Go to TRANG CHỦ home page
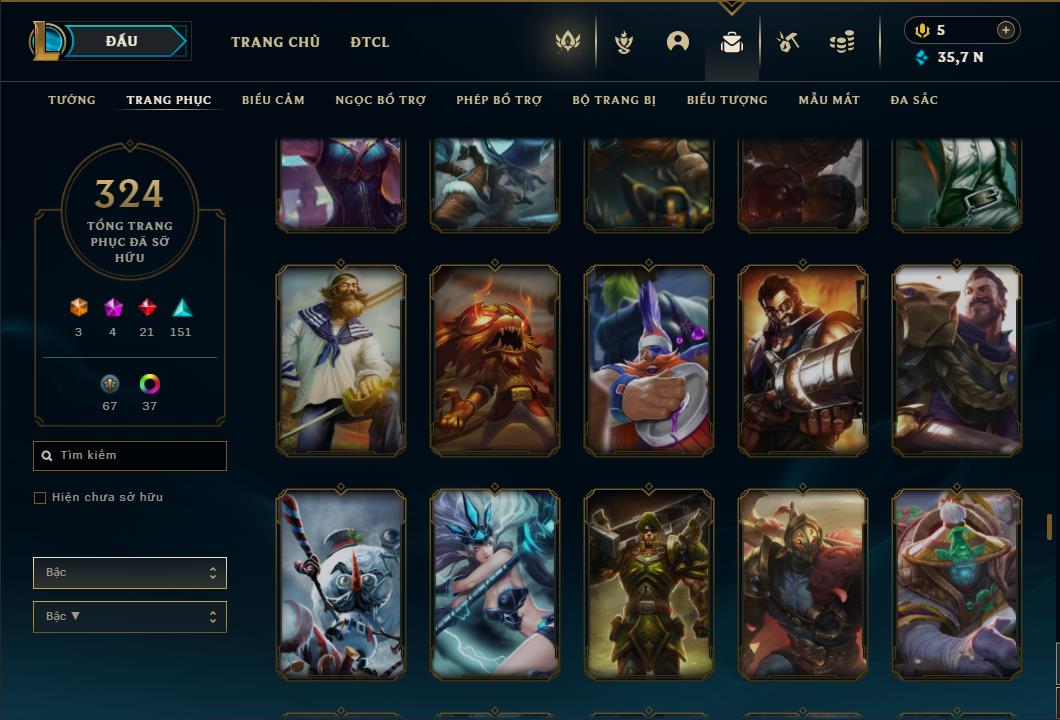Screen dimensions: 1060x720 tap(275, 42)
